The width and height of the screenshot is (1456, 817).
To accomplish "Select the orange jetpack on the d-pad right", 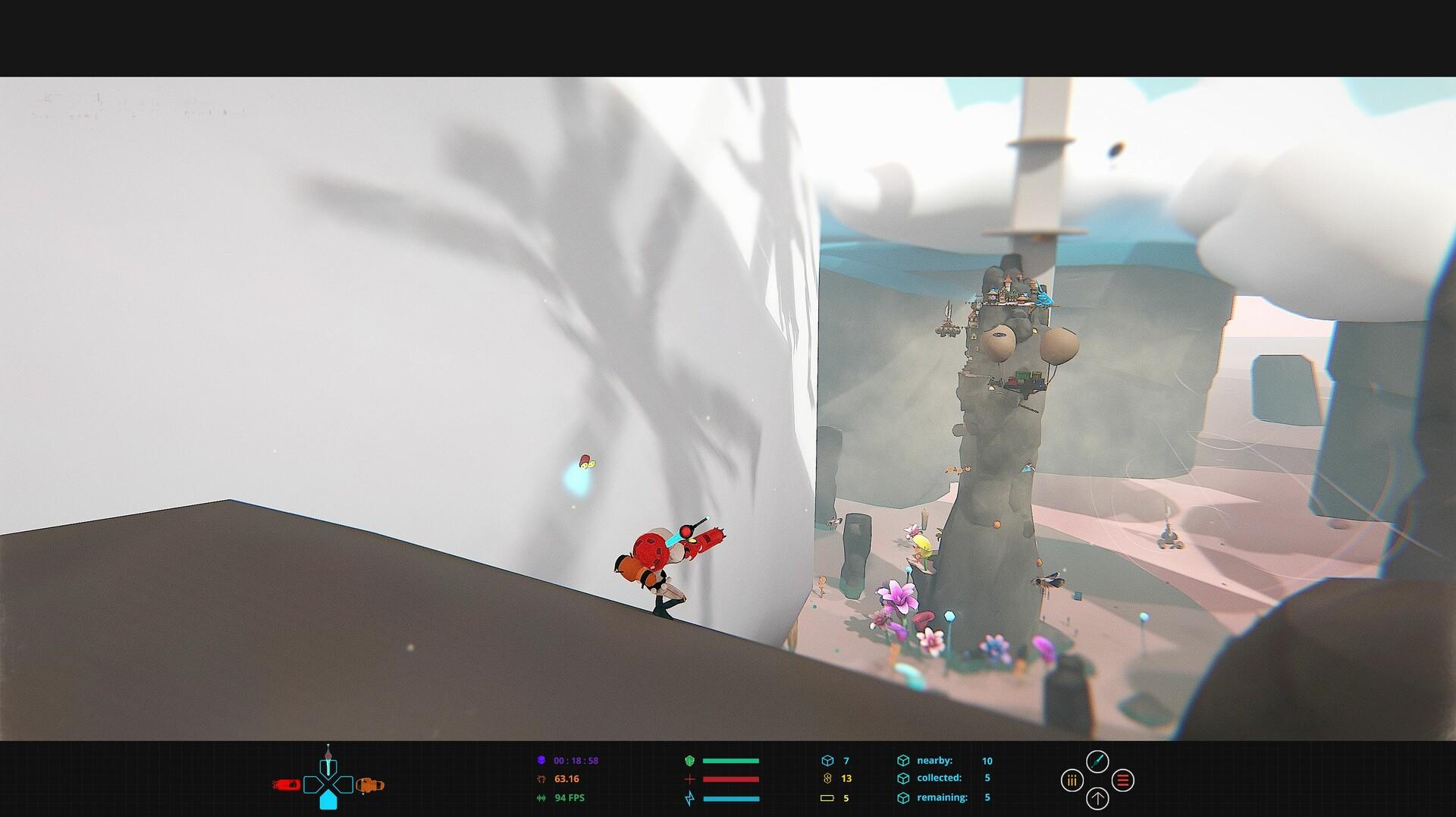I will point(368,783).
